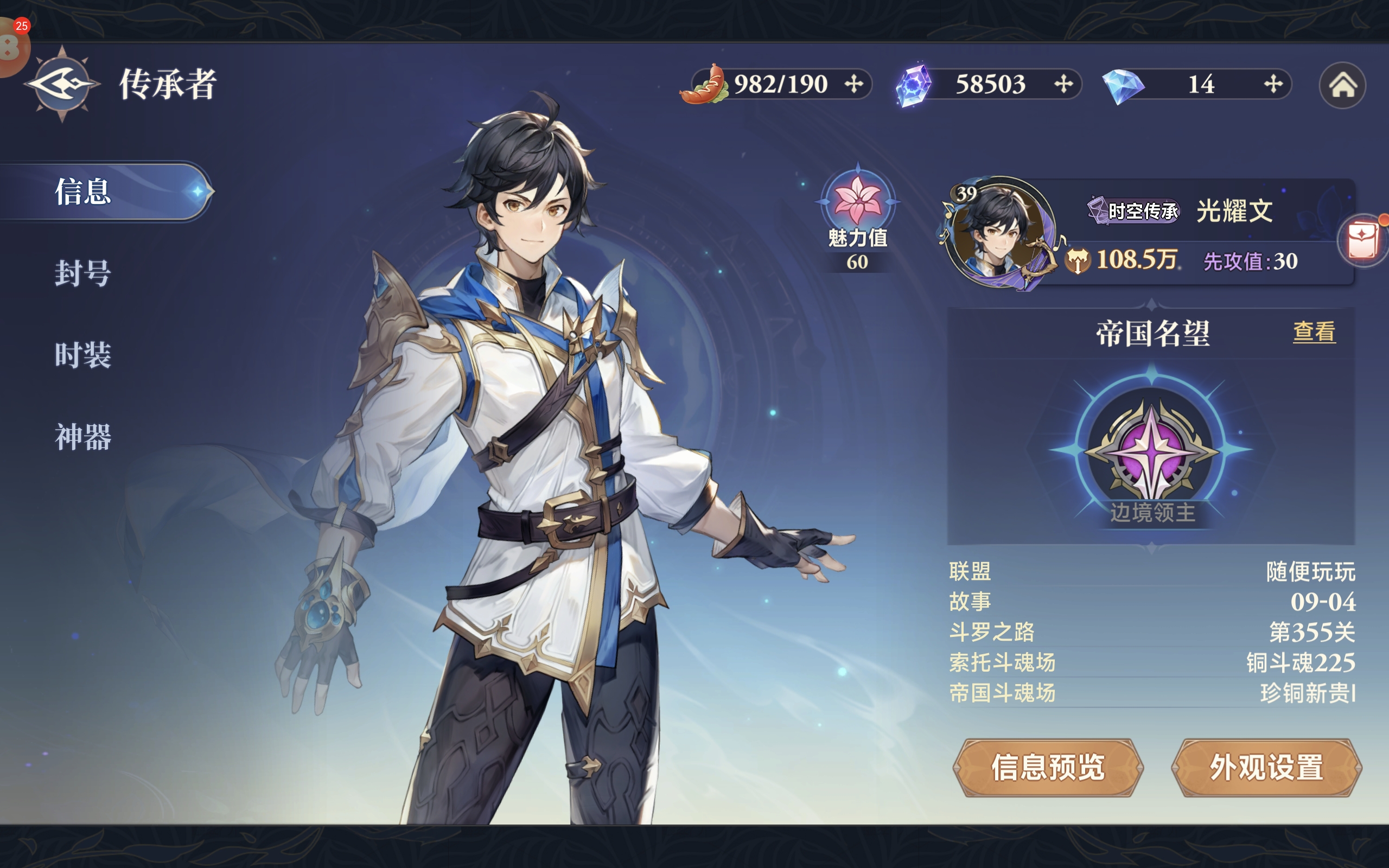Select the 时装 tab
Image resolution: width=1389 pixels, height=868 pixels.
coord(83,355)
